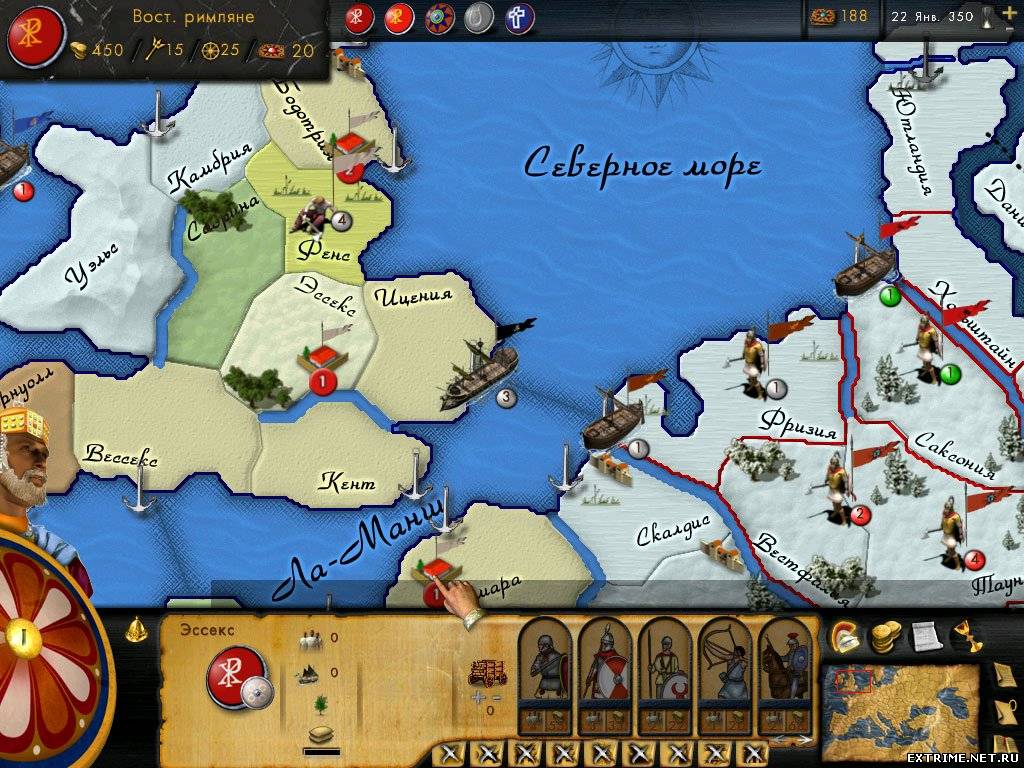
Task: Recruit the legionary with red shield
Action: (604, 665)
